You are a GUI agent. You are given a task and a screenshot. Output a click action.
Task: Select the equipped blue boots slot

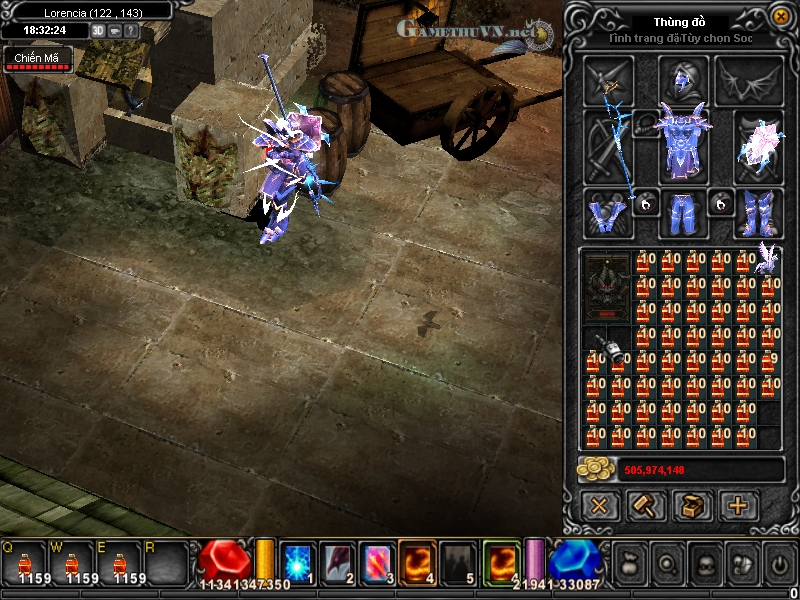758,213
